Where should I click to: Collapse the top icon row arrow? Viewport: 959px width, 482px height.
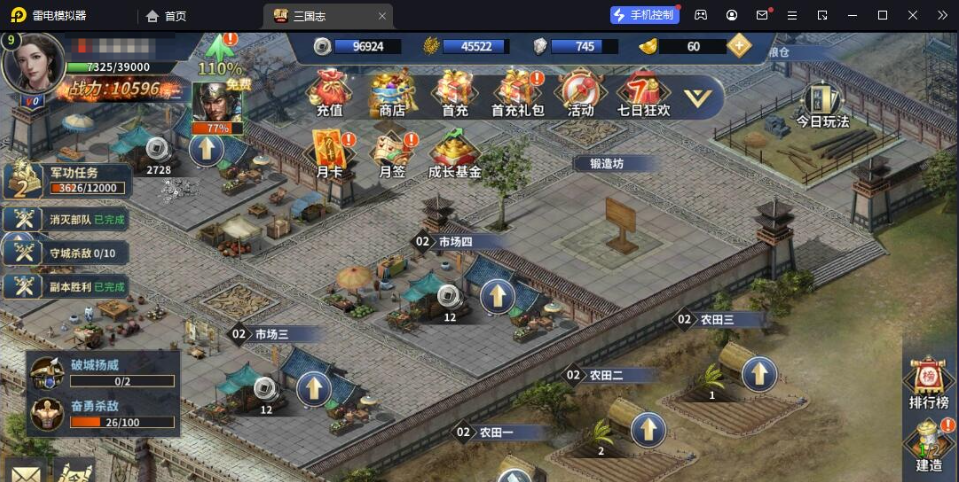pos(703,97)
